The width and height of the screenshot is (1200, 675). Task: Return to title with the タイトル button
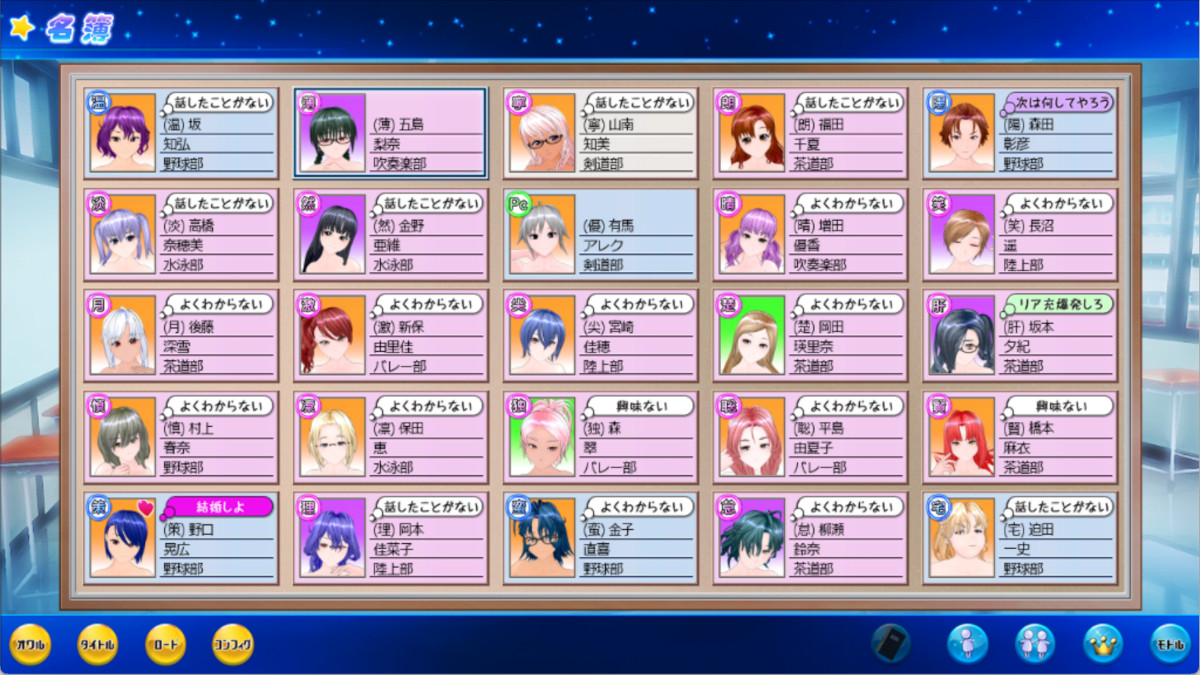(97, 645)
